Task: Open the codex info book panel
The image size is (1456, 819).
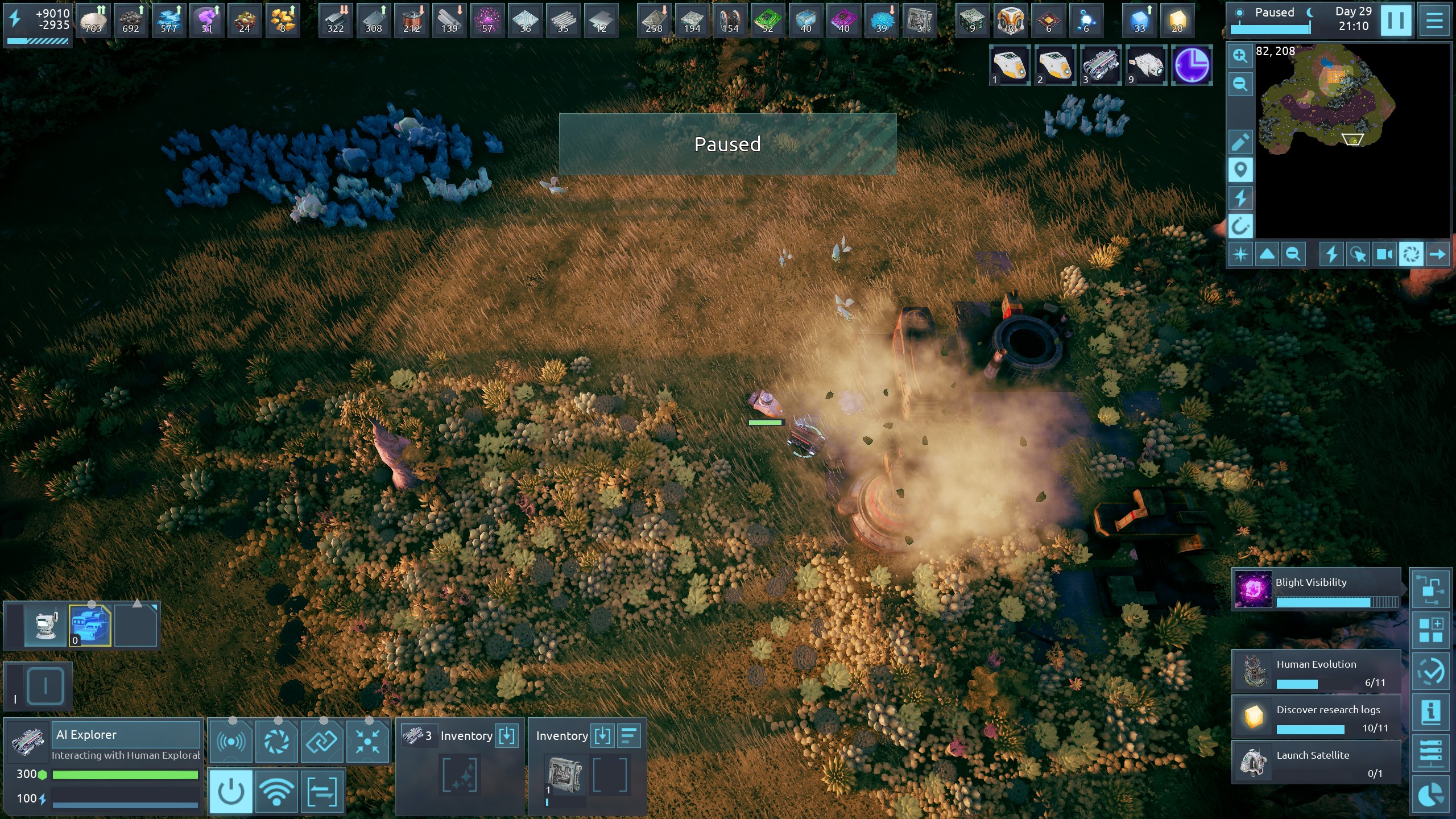Action: coord(1430,712)
